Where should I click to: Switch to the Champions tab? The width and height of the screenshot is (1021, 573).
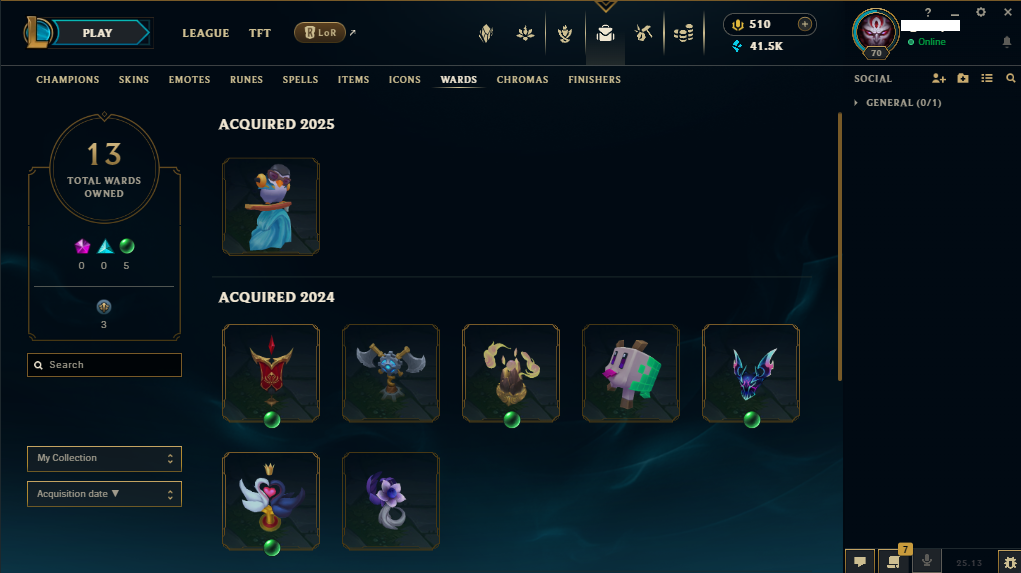point(68,80)
